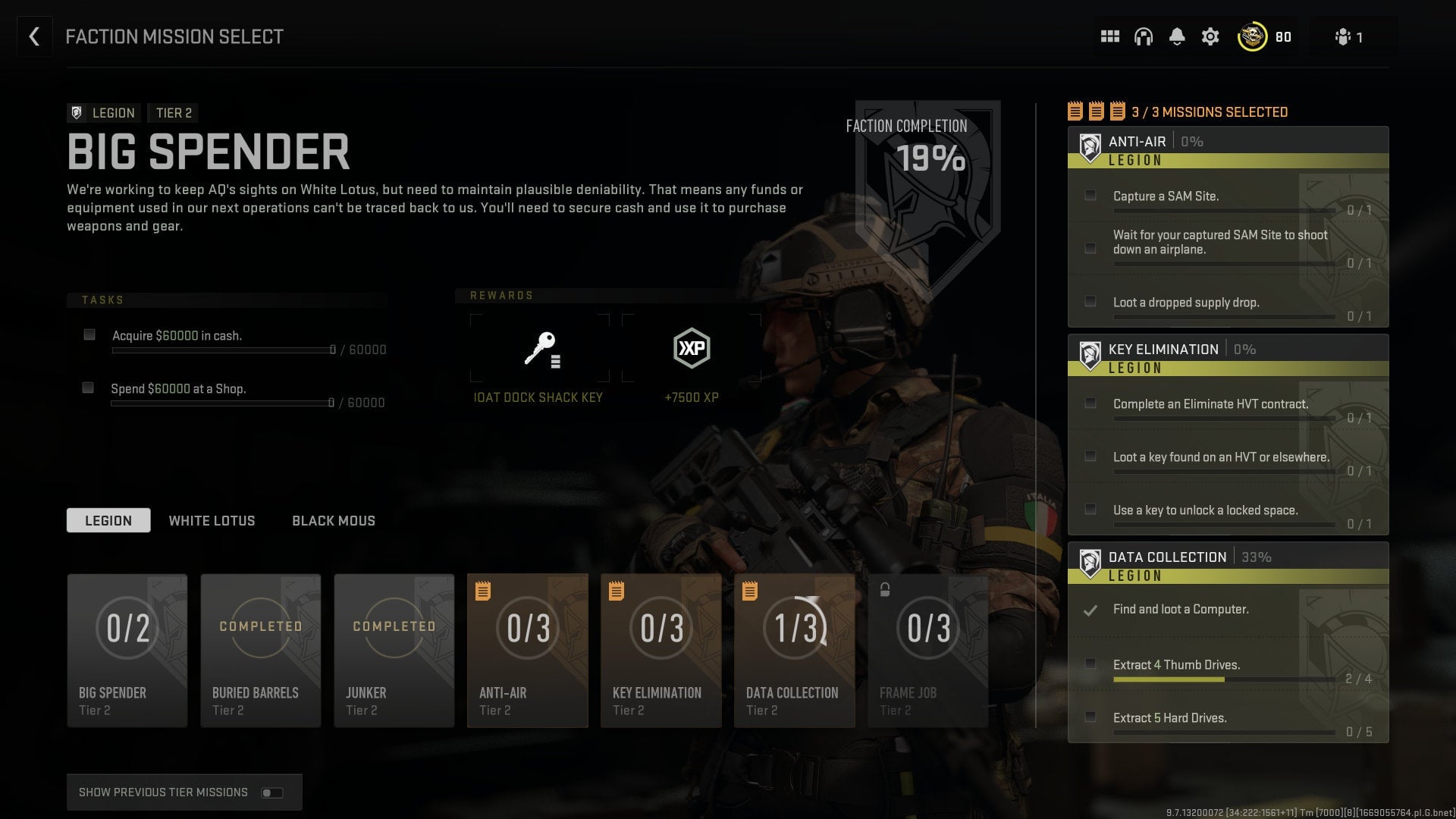Viewport: 1456px width, 819px height.
Task: Open the party/squad icon showing 1
Action: point(1344,36)
